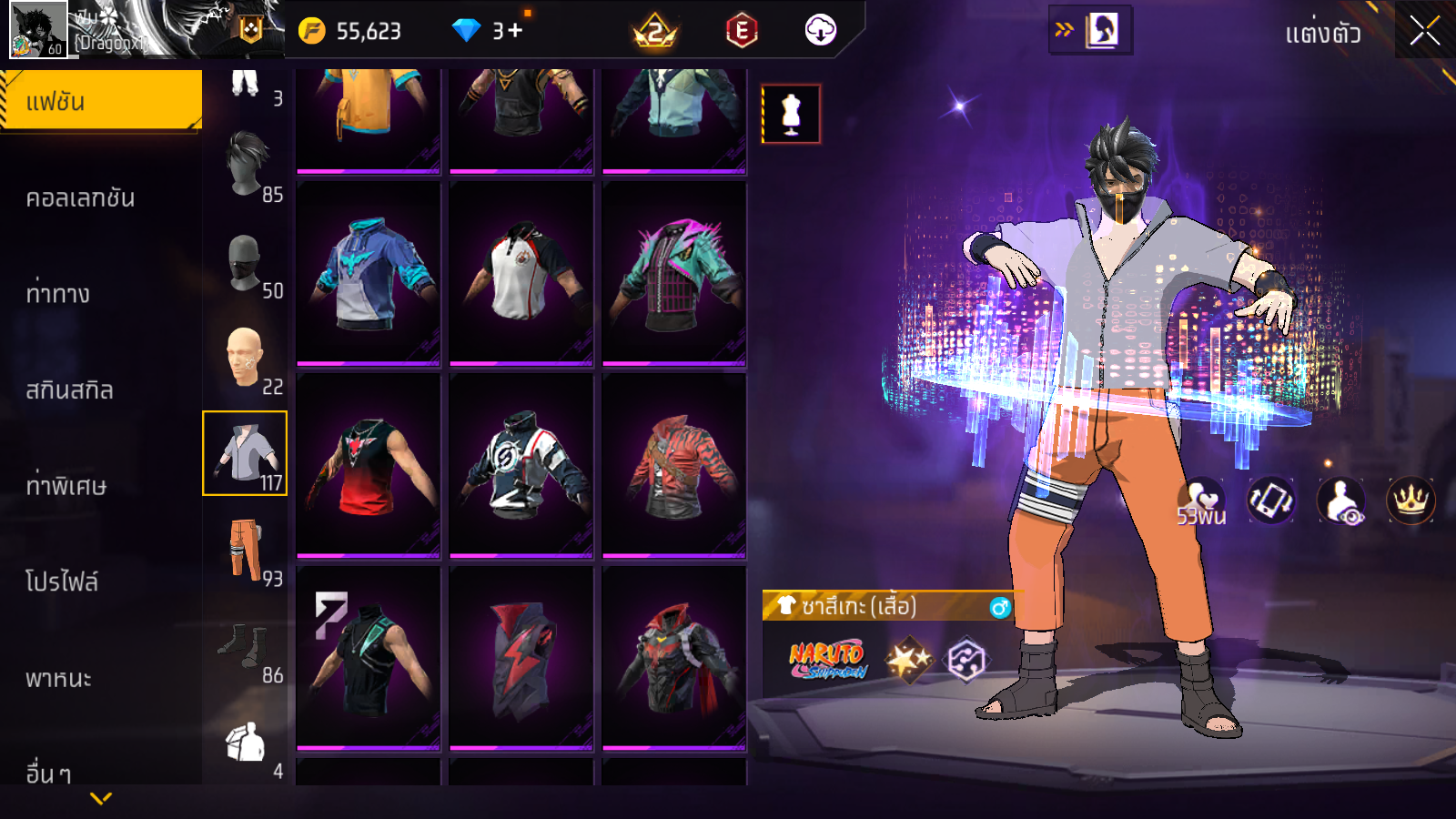Close the dress-up screen with X
The height and width of the screenshot is (819, 1456).
click(1424, 32)
